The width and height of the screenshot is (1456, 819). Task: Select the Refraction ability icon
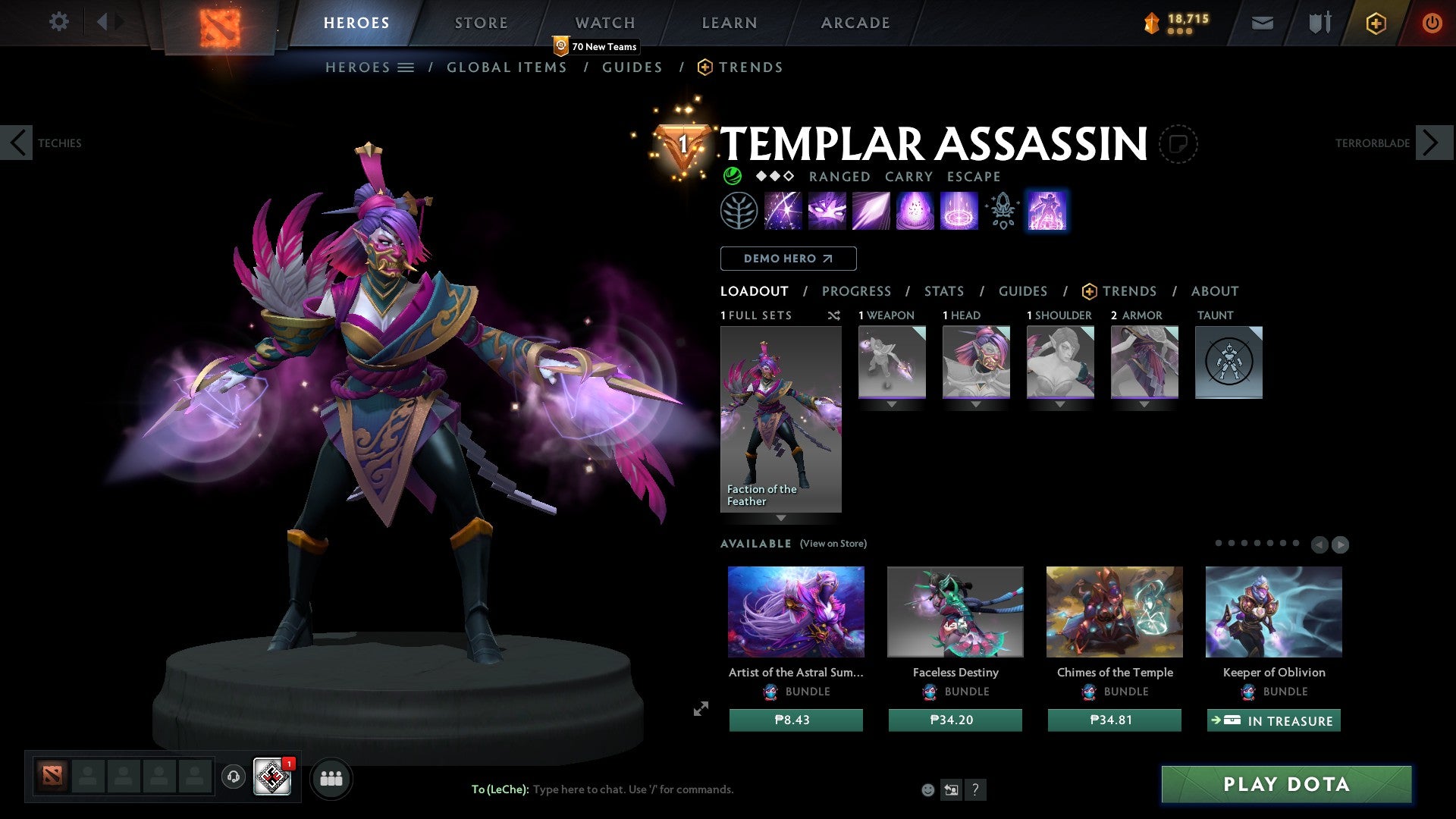coord(783,210)
